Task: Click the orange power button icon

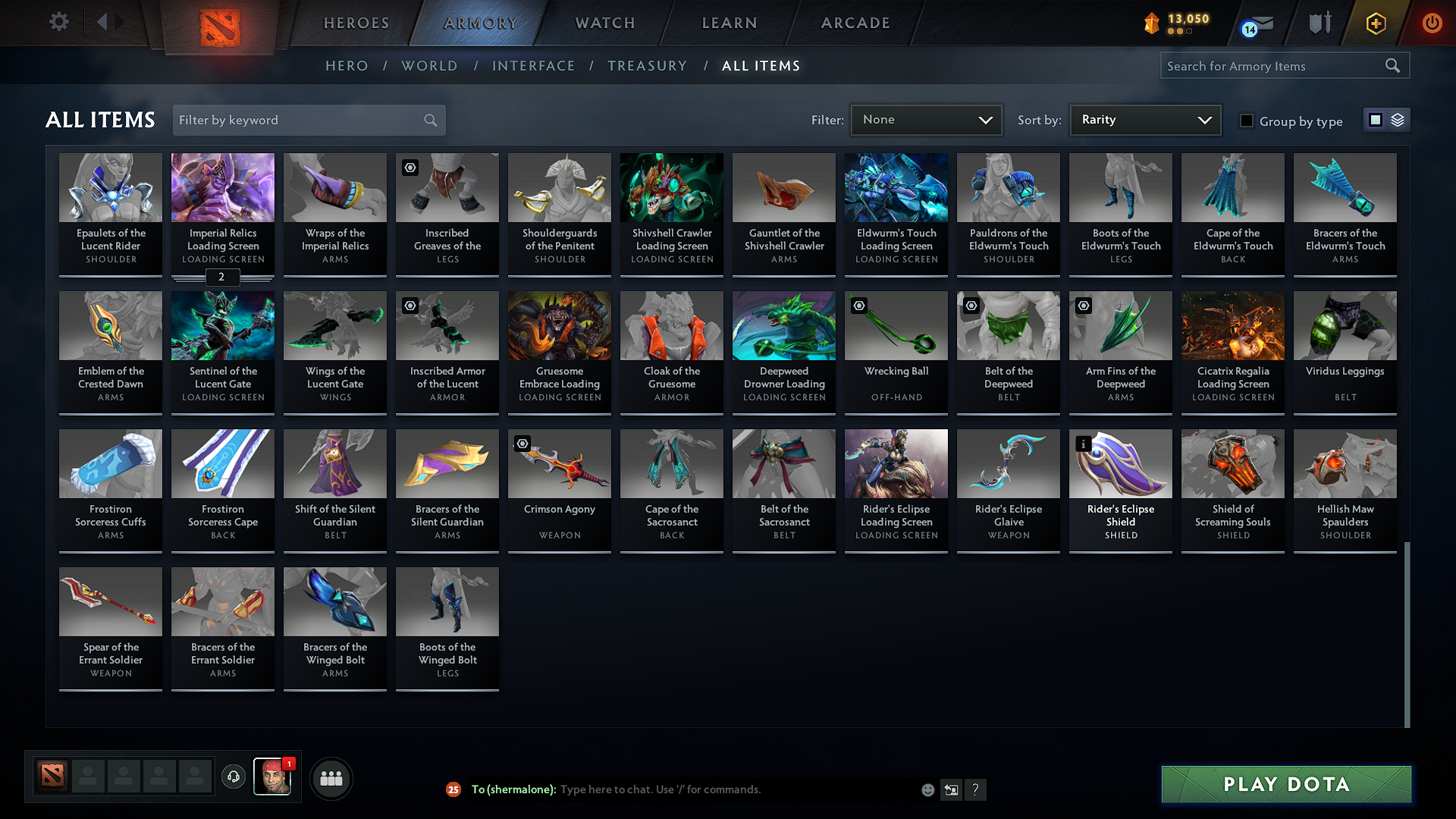Action: point(1432,23)
